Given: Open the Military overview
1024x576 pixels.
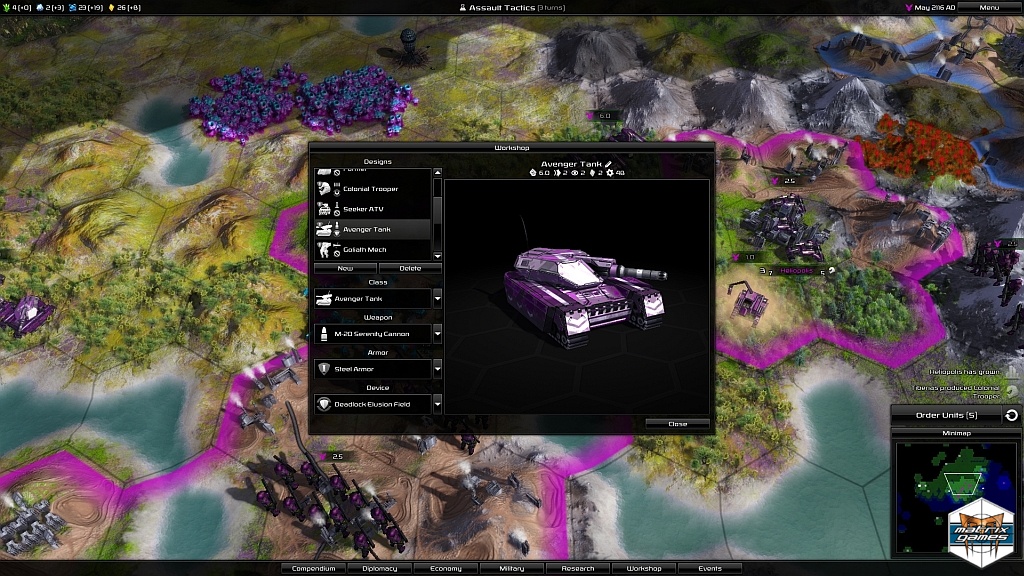Looking at the screenshot, I should 511,568.
